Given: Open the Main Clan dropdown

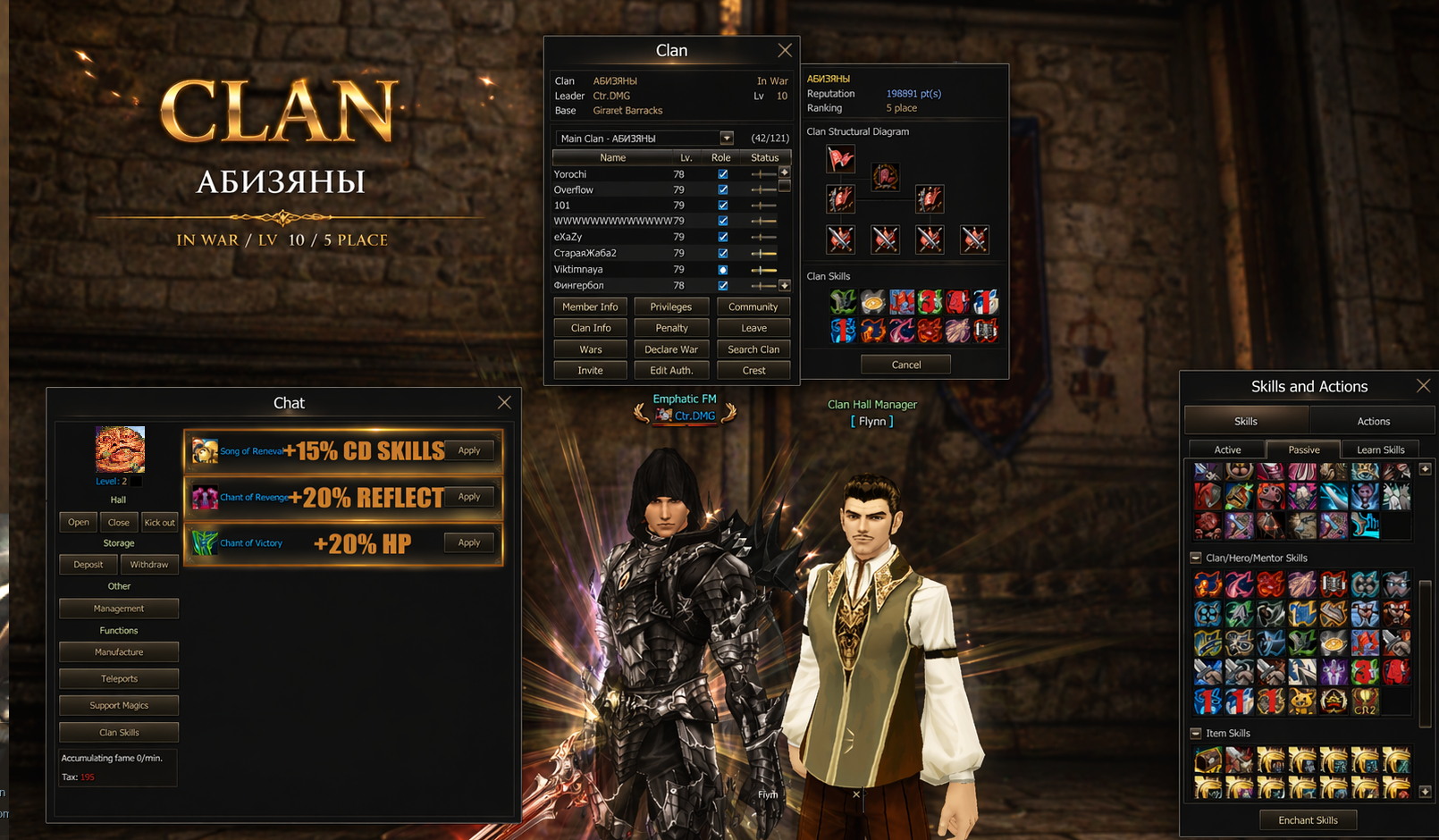Looking at the screenshot, I should 727,139.
